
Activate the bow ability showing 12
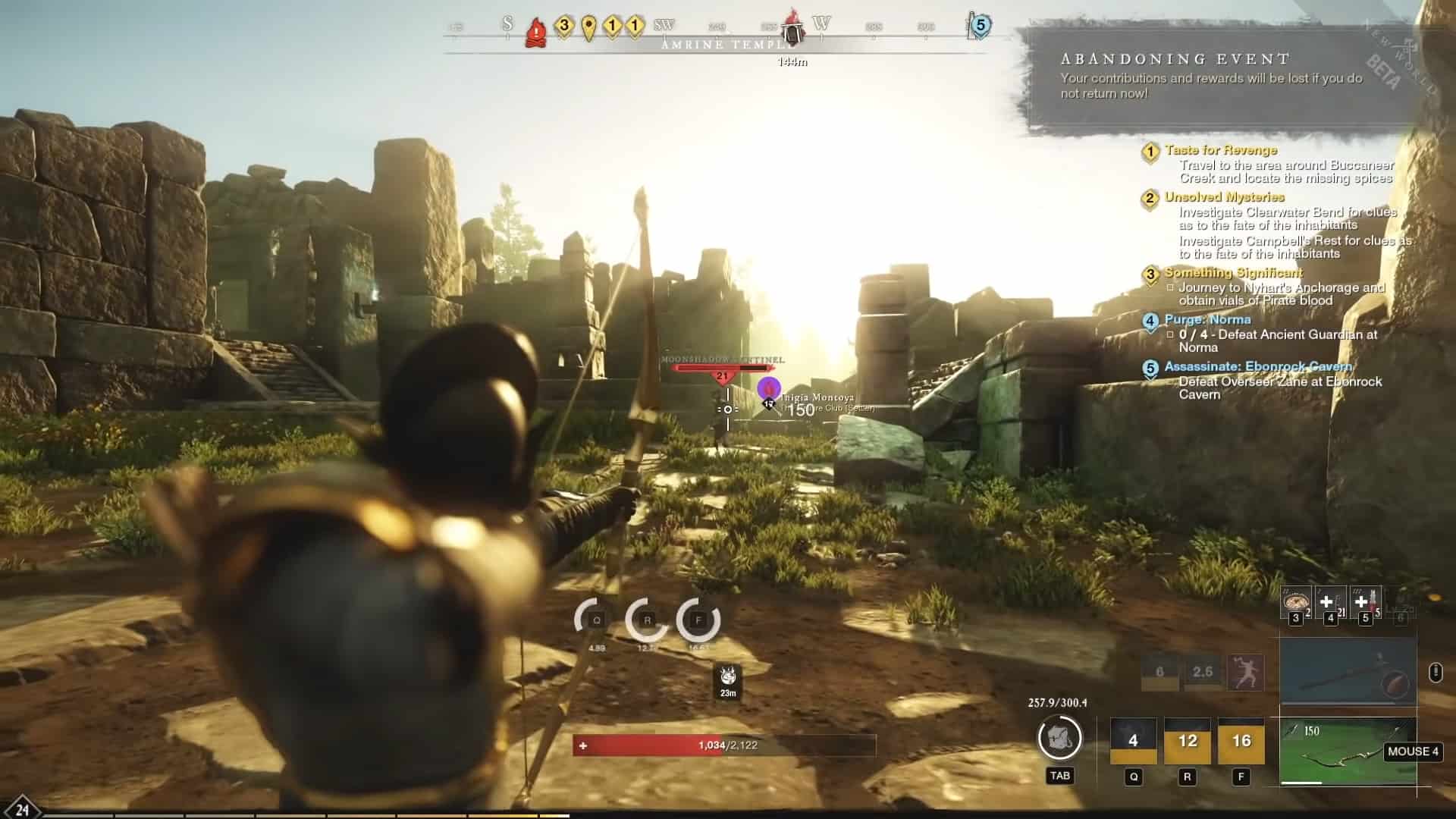1188,741
